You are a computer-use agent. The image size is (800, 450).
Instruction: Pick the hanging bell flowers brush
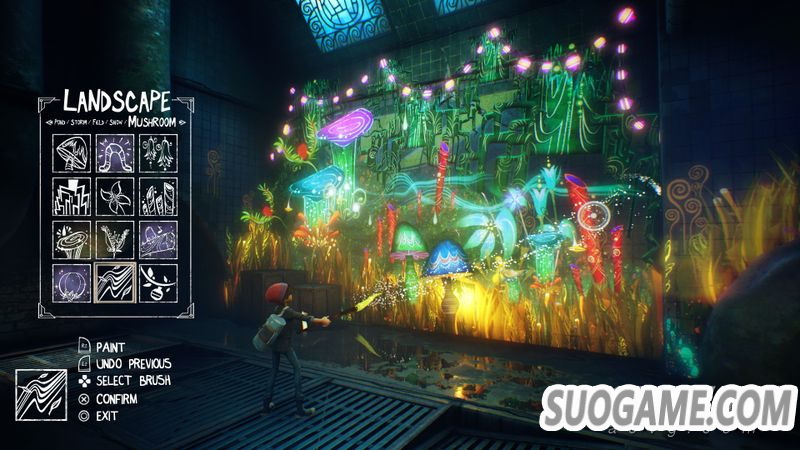point(158,154)
